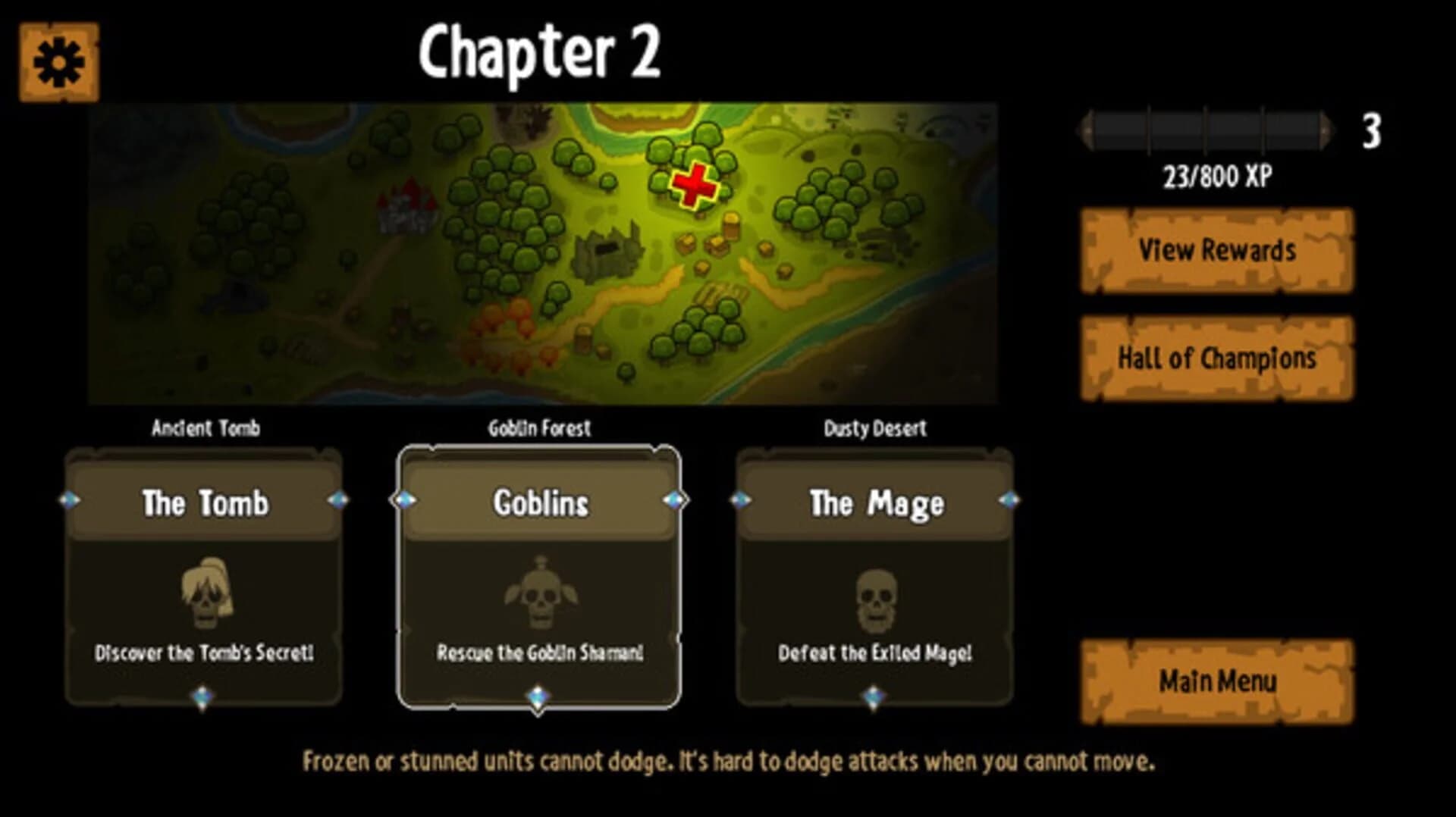Screen dimensions: 1456x817
Task: Toggle the gem left of The Mage title
Action: point(741,499)
